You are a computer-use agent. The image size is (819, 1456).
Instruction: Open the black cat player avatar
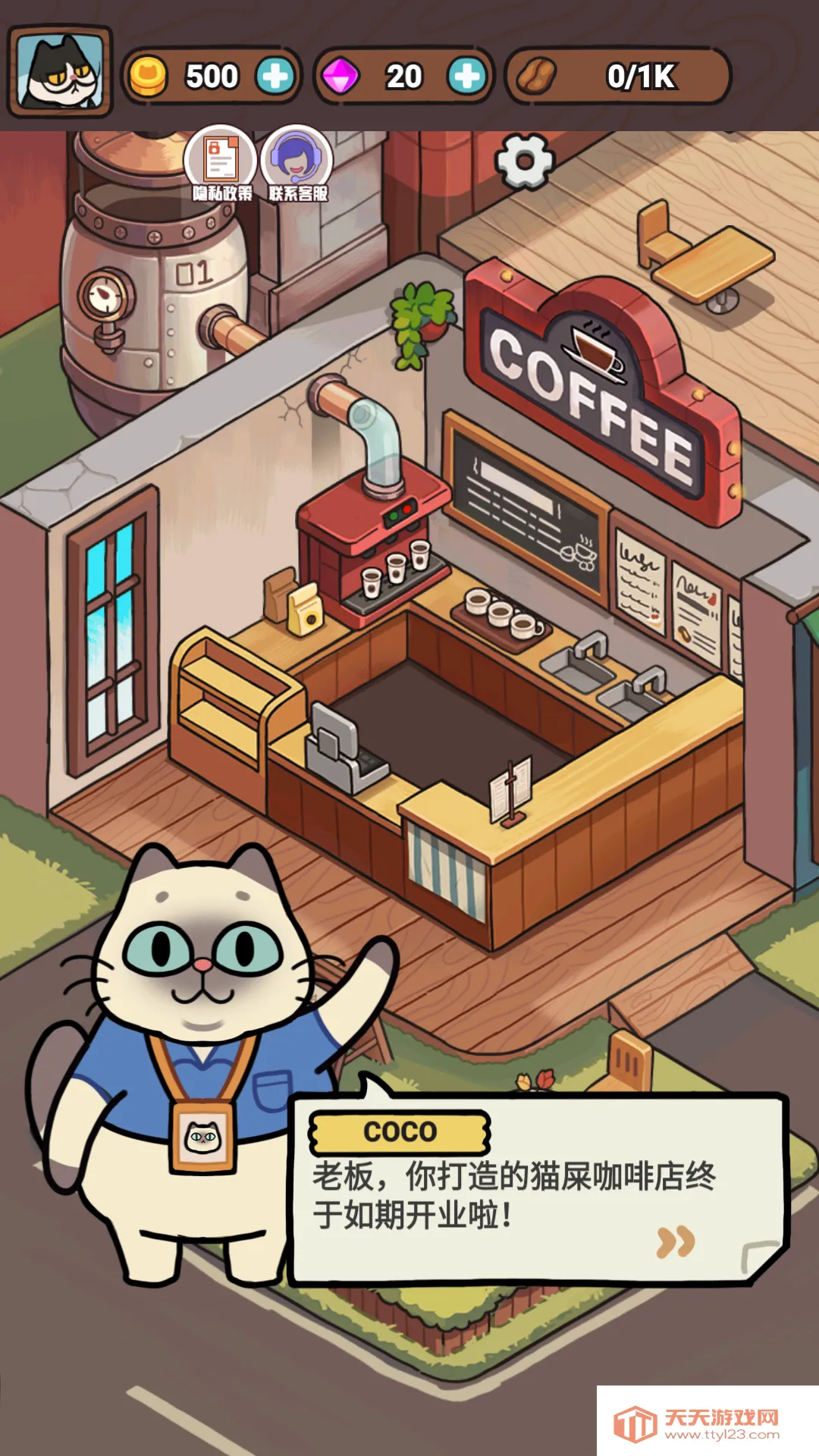[x=60, y=72]
